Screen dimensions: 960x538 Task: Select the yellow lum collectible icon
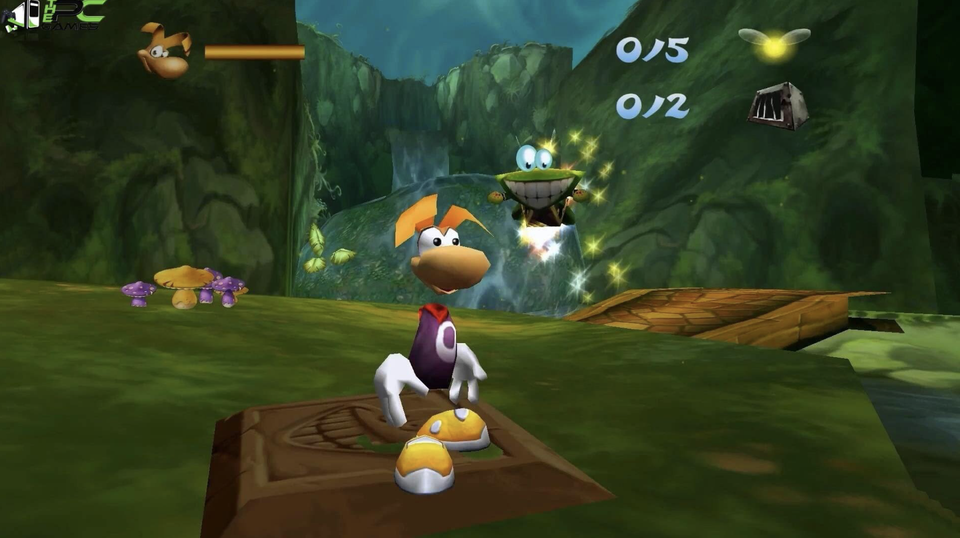tap(773, 43)
